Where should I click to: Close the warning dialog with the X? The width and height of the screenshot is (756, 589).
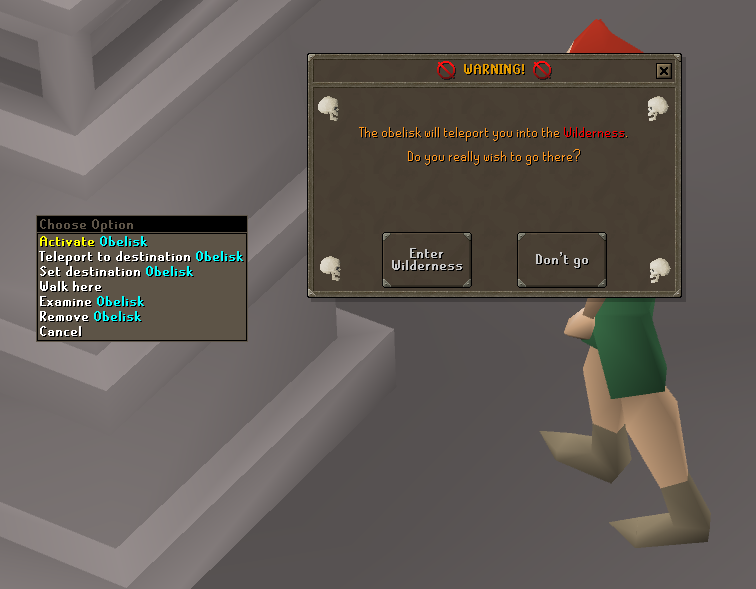tap(663, 71)
